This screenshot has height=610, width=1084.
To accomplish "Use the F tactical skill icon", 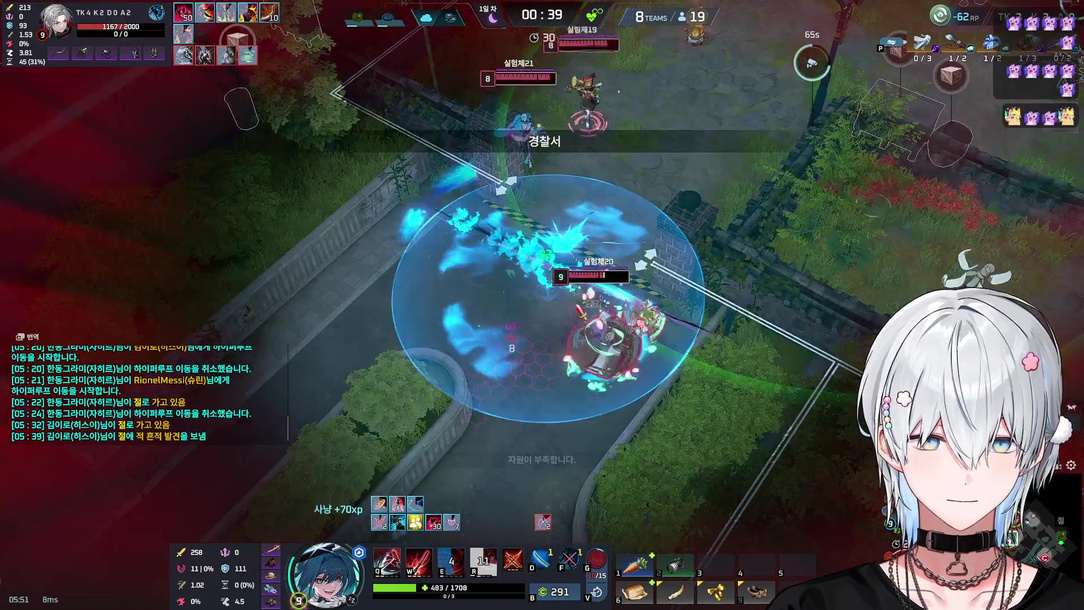I will 570,560.
